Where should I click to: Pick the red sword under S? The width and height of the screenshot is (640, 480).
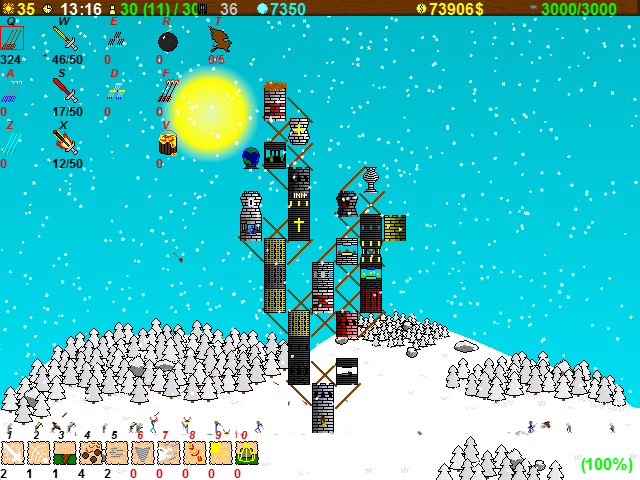click(65, 91)
